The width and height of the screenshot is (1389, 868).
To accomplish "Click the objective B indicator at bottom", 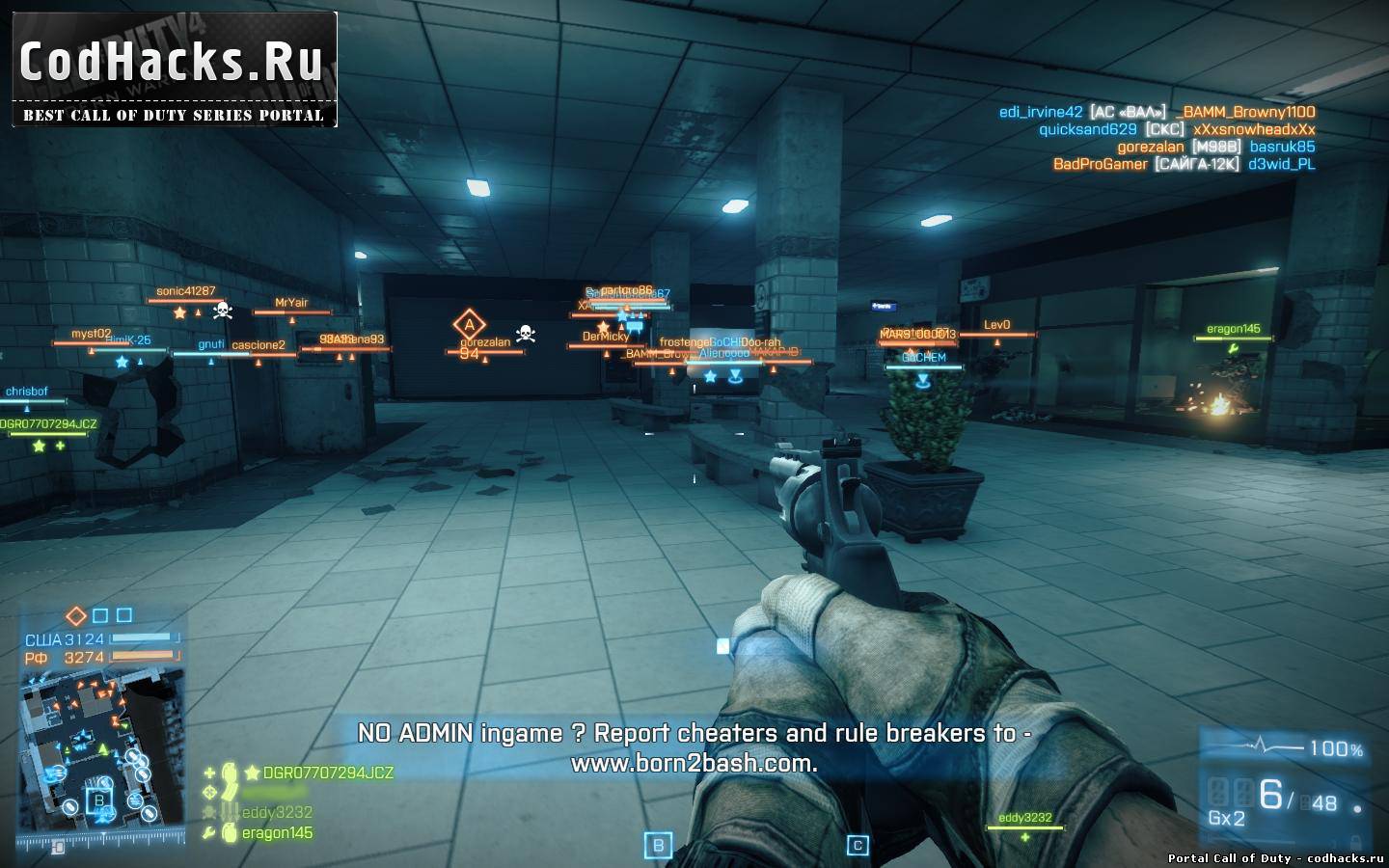I will (x=659, y=846).
